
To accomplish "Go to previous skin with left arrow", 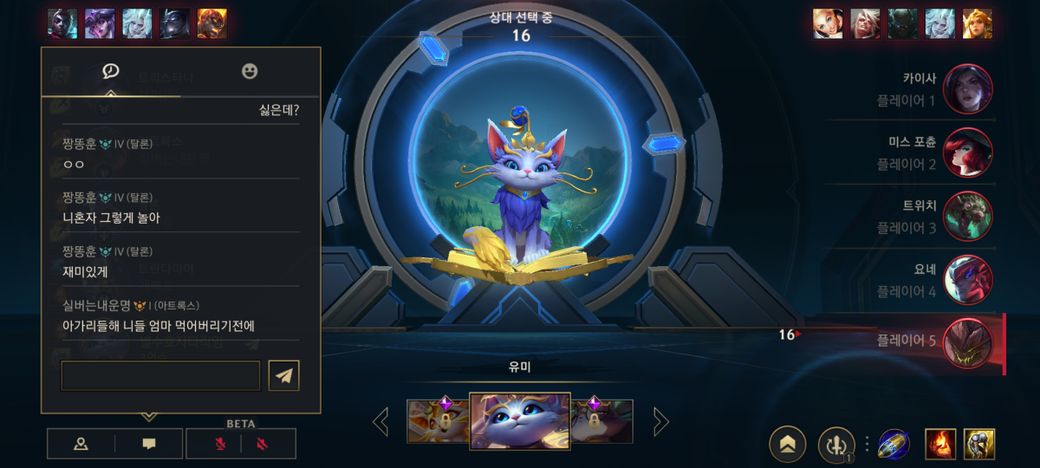I will coord(381,421).
